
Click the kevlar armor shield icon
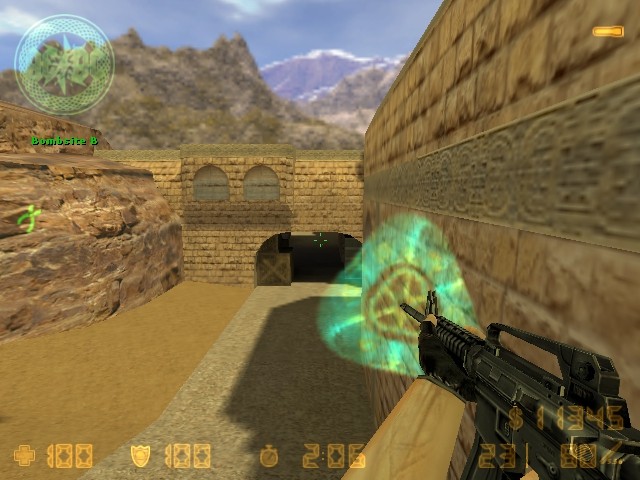pyautogui.click(x=142, y=457)
